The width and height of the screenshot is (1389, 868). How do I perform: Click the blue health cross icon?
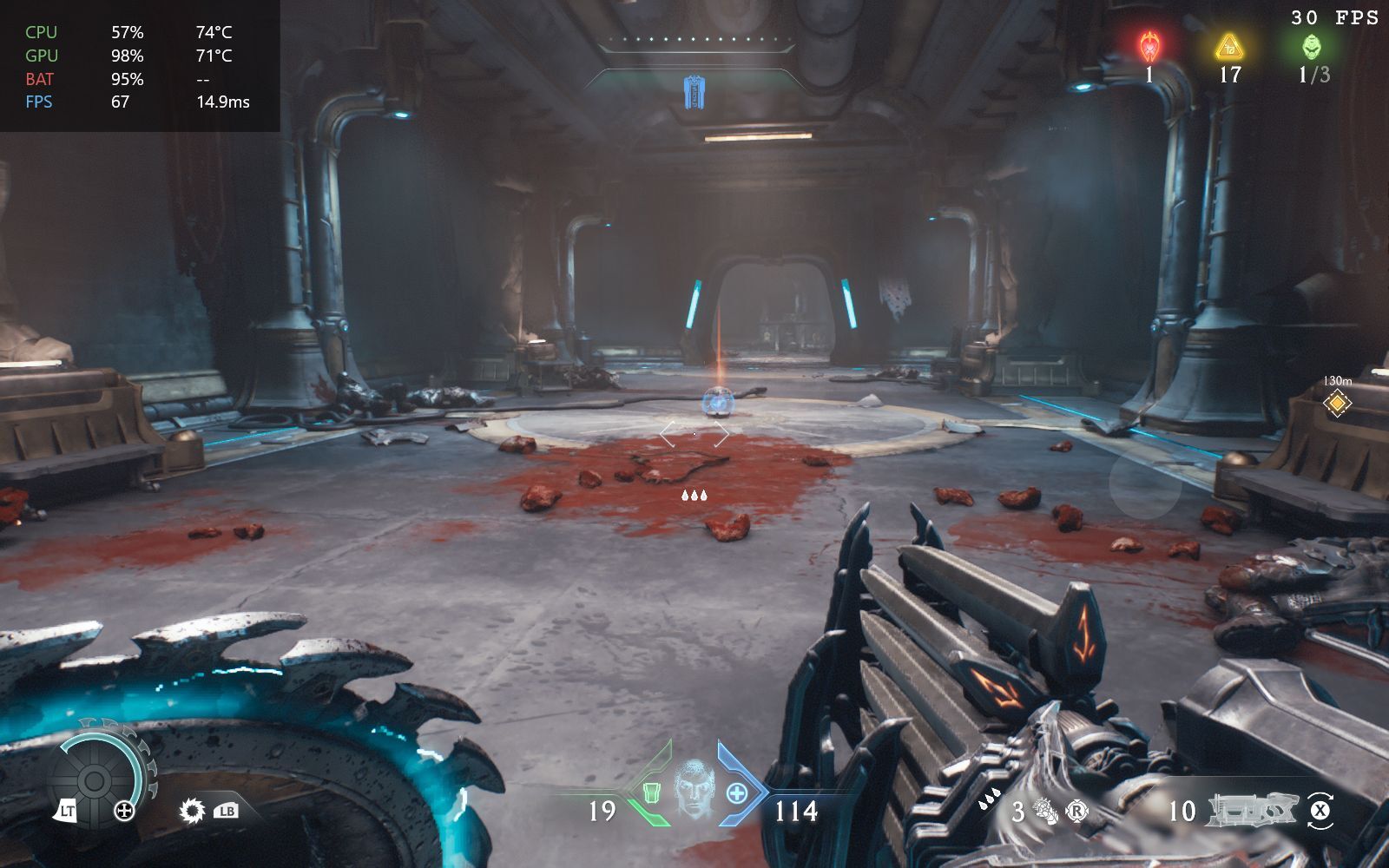736,792
